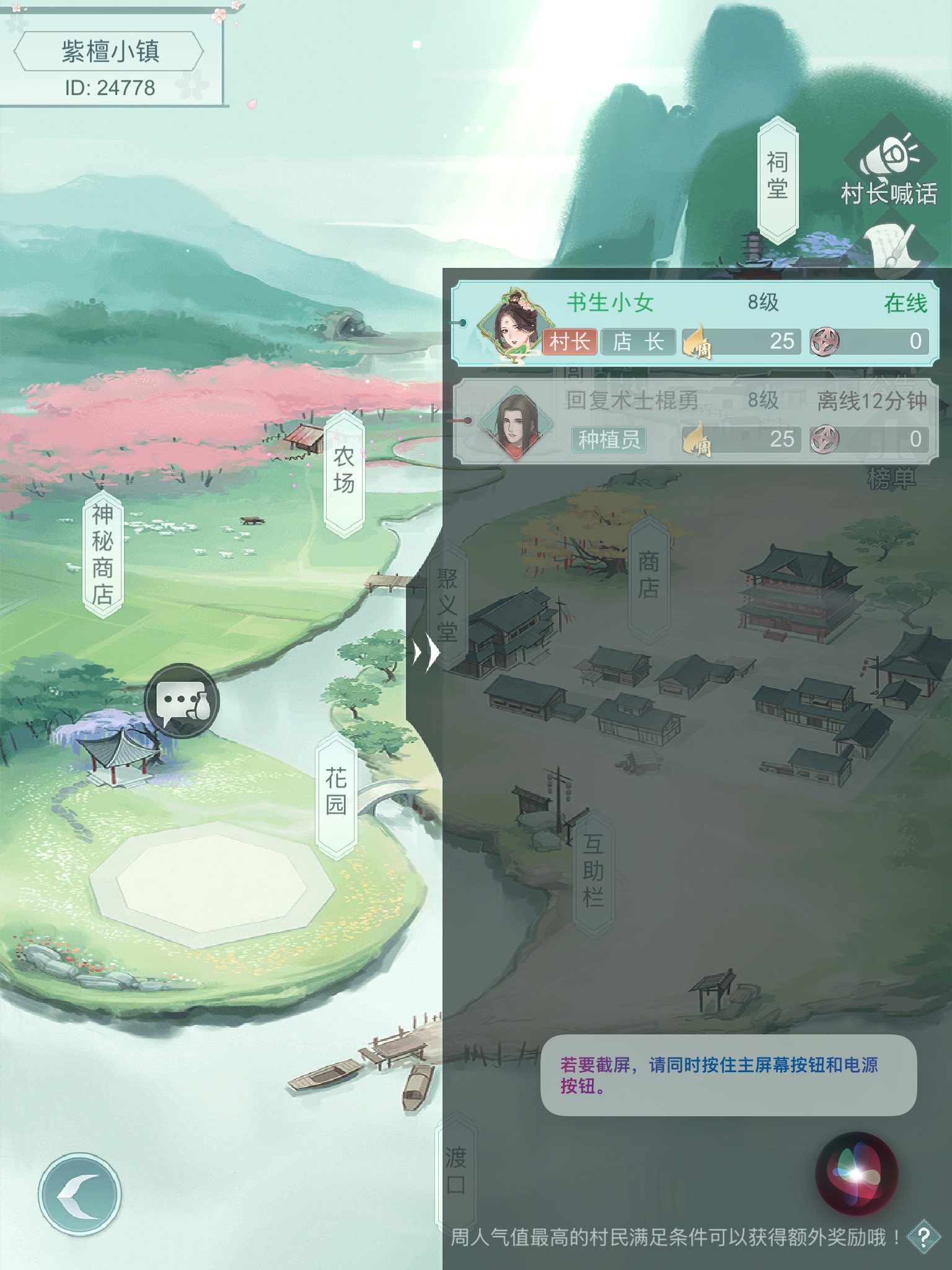
Task: Enter the 农场 farm area
Action: tap(343, 469)
